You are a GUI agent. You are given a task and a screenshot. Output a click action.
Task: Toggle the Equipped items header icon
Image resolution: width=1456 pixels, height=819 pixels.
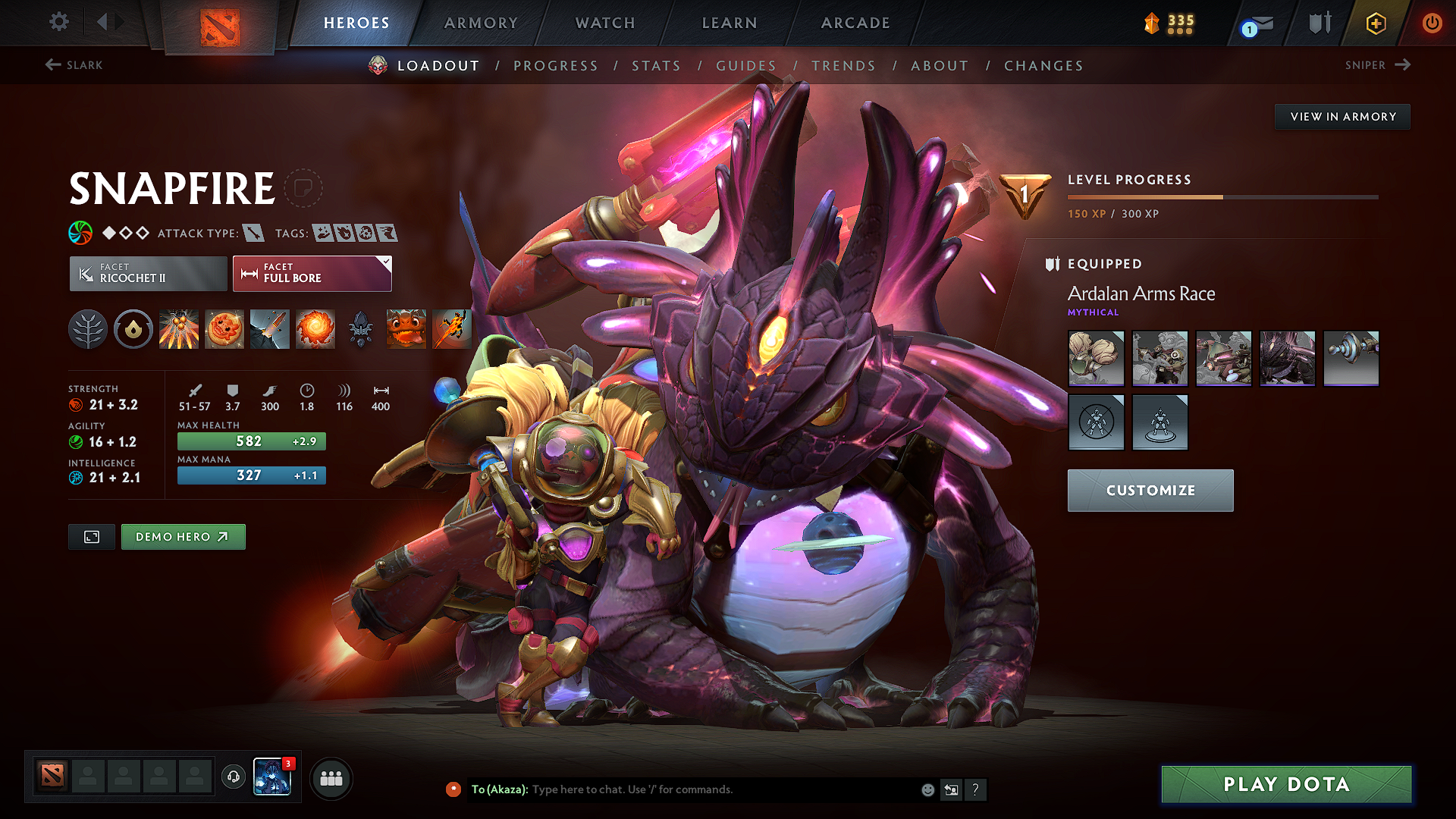pyautogui.click(x=1053, y=264)
